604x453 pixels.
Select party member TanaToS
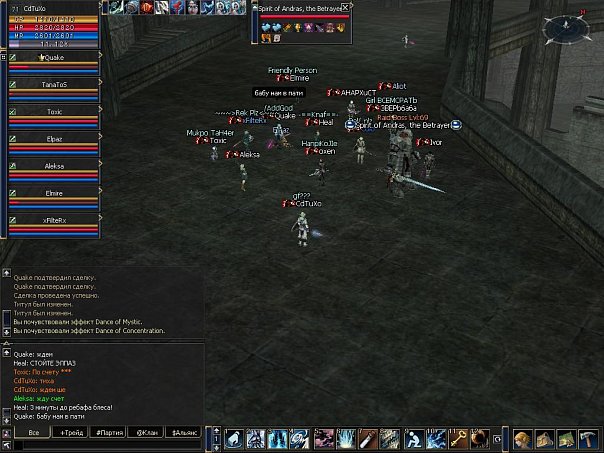pos(54,85)
